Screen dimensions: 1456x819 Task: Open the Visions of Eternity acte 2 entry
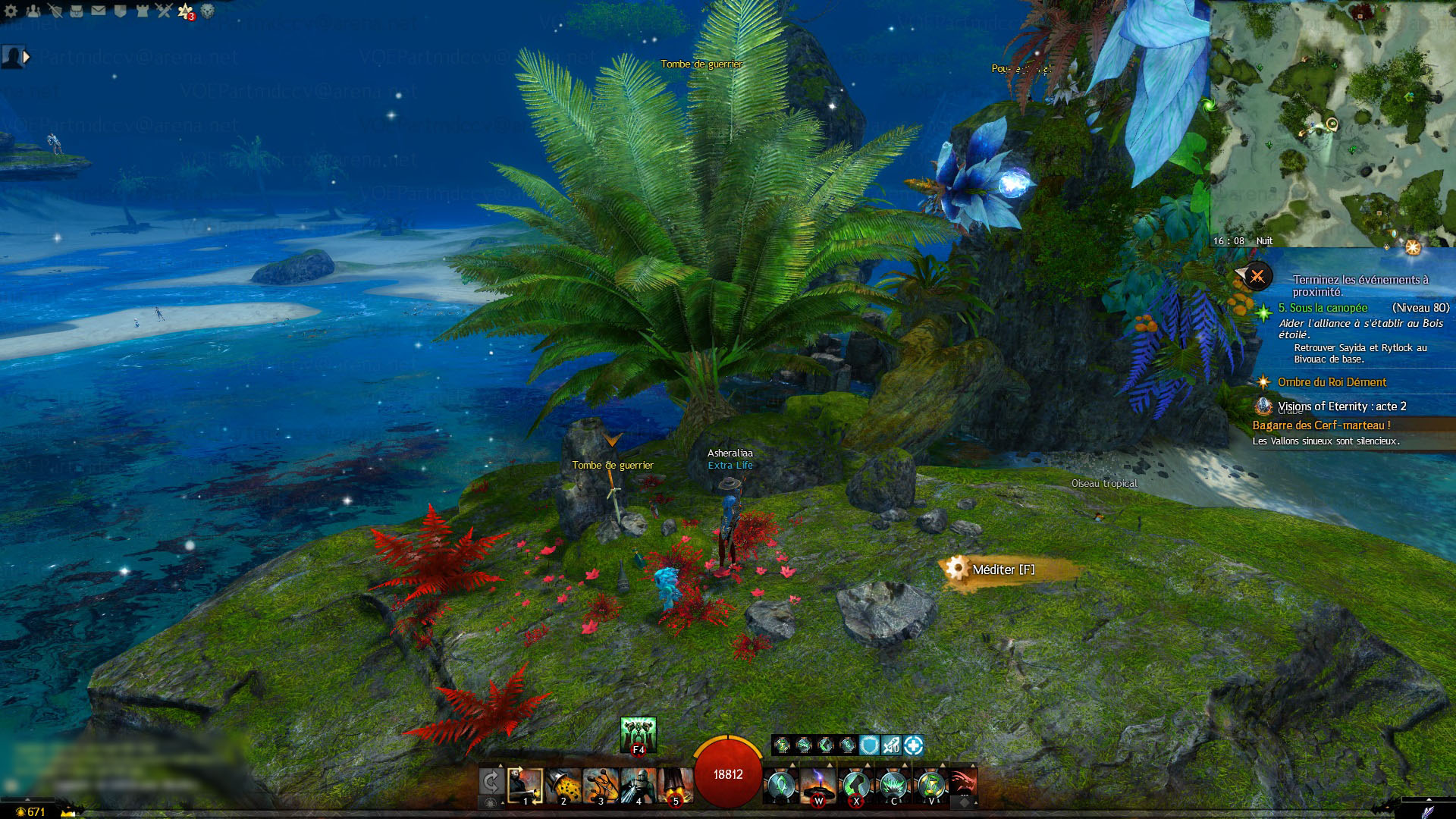point(1341,406)
